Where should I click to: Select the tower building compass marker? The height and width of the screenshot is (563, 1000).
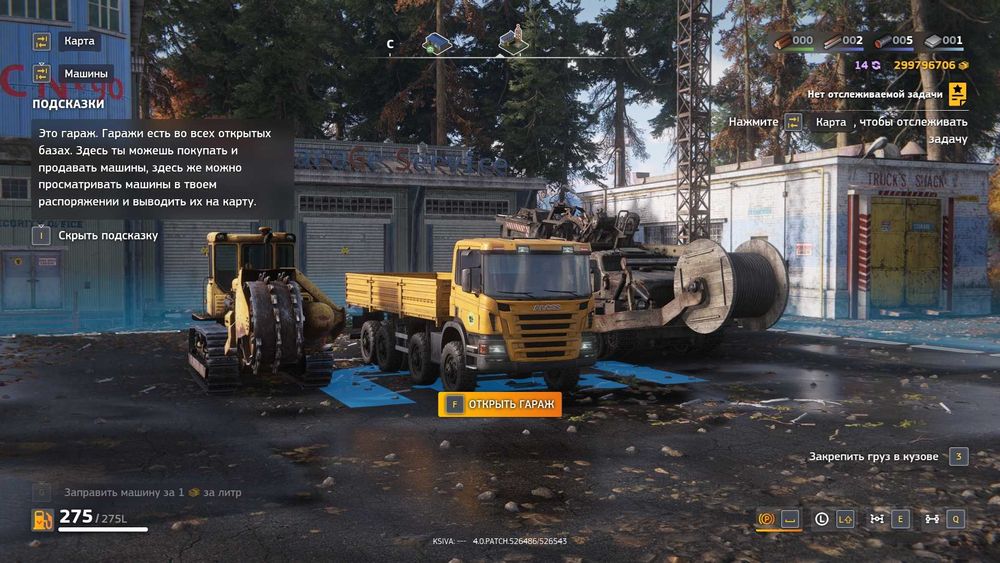[x=513, y=40]
